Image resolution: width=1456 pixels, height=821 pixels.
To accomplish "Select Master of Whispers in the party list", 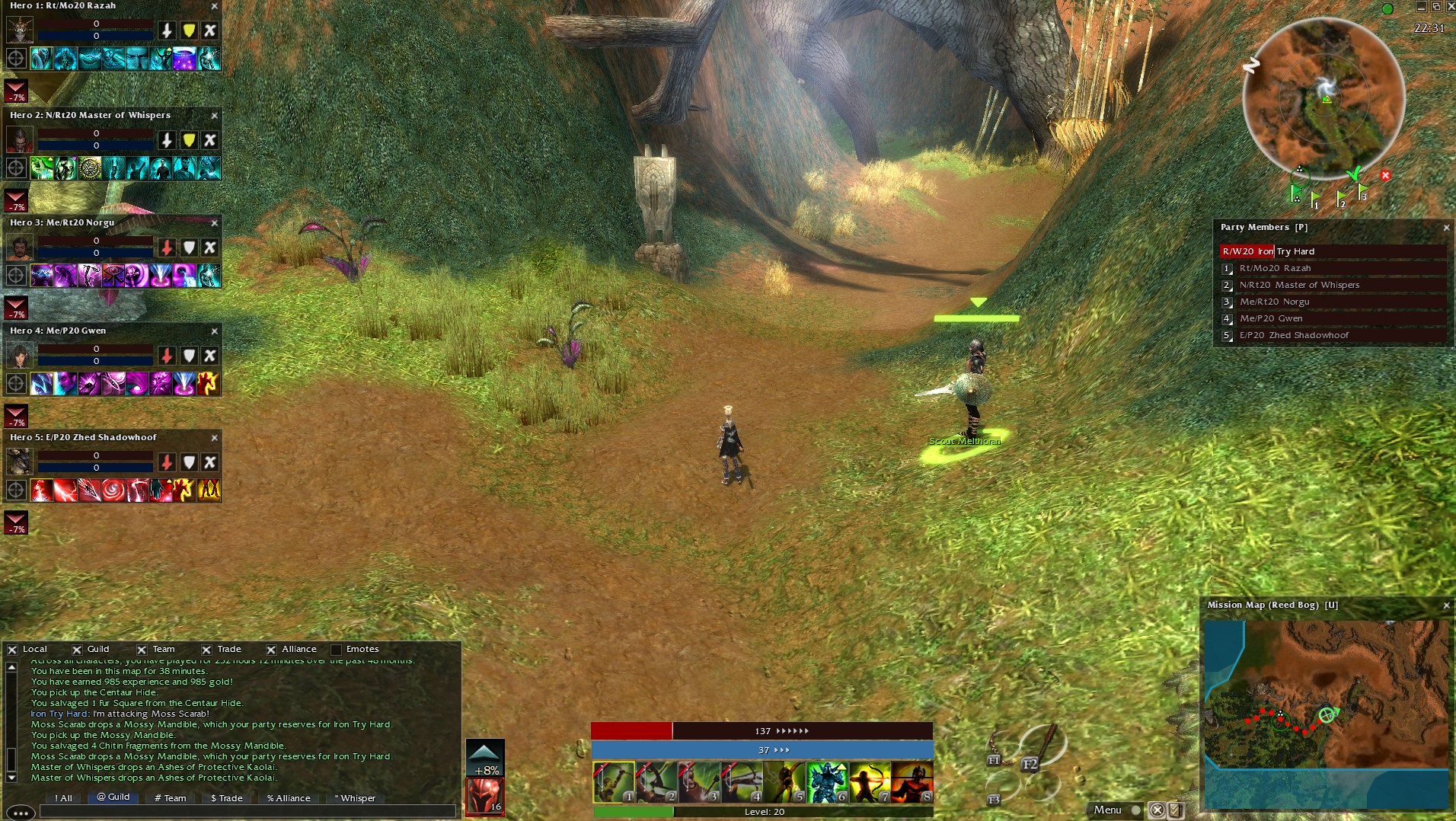I will pyautogui.click(x=1298, y=285).
